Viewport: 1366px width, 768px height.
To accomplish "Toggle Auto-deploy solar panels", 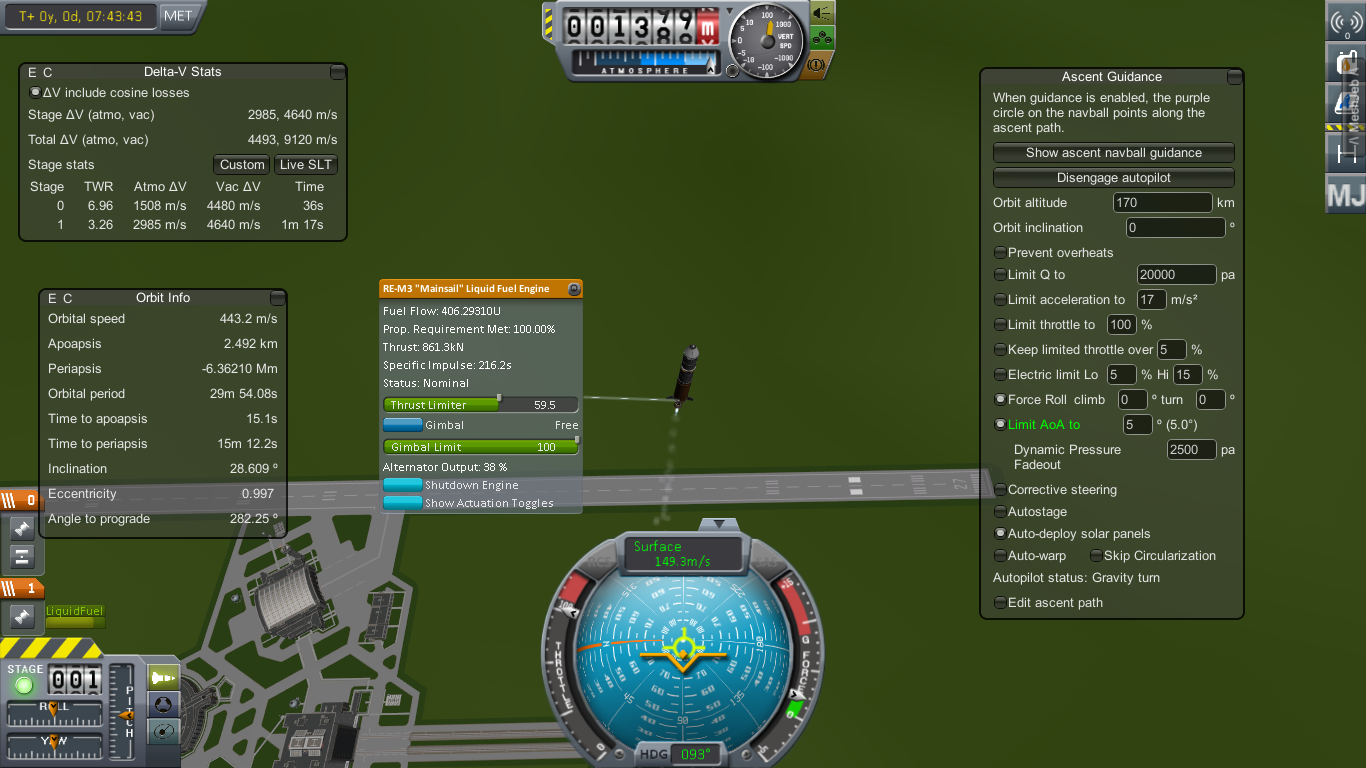I will 1000,534.
